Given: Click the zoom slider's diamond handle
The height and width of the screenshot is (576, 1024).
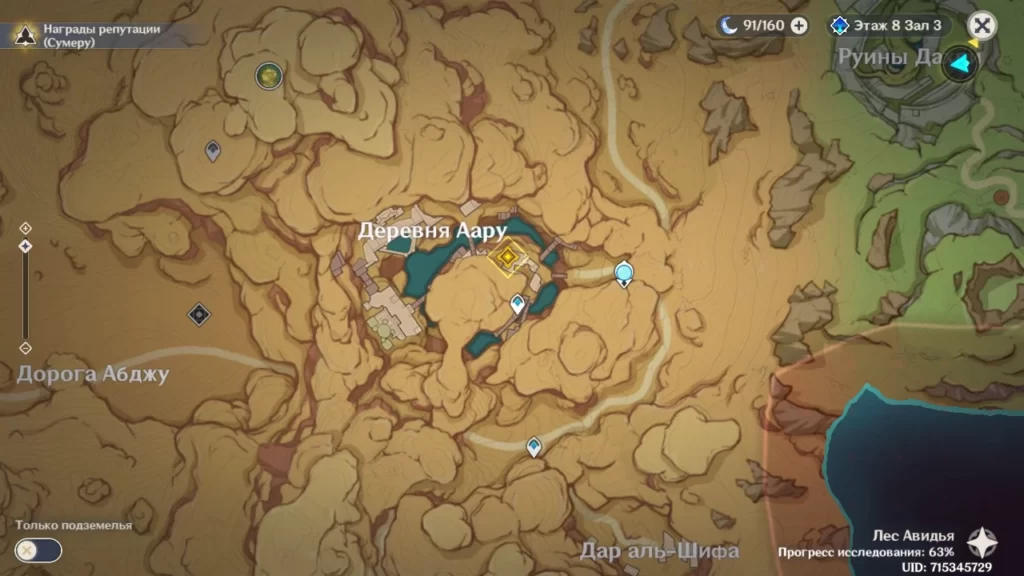Looking at the screenshot, I should point(25,246).
